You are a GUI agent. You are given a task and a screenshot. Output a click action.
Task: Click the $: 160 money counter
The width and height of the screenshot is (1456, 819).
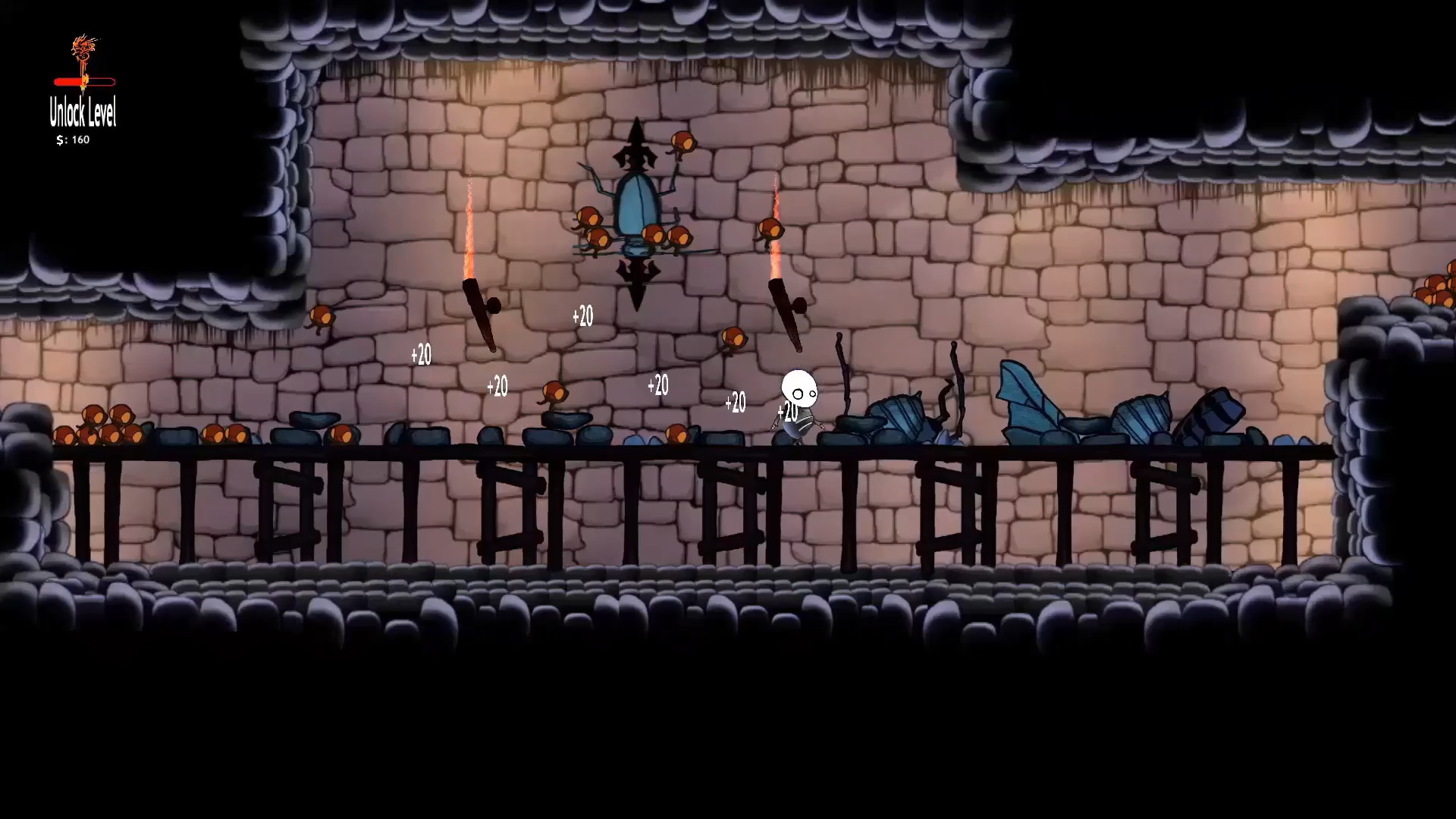73,139
